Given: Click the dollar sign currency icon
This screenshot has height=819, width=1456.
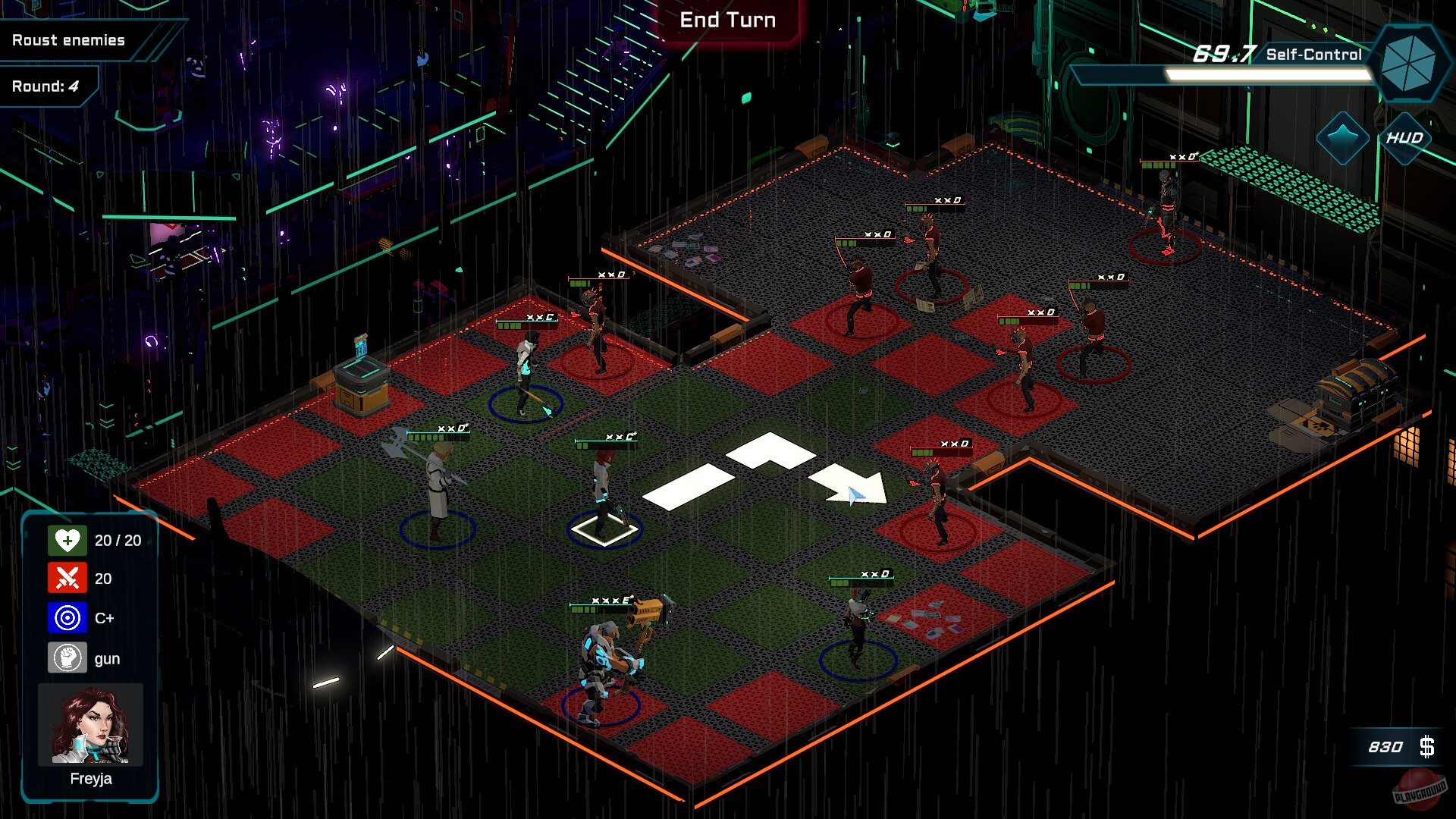Looking at the screenshot, I should click(x=1429, y=746).
